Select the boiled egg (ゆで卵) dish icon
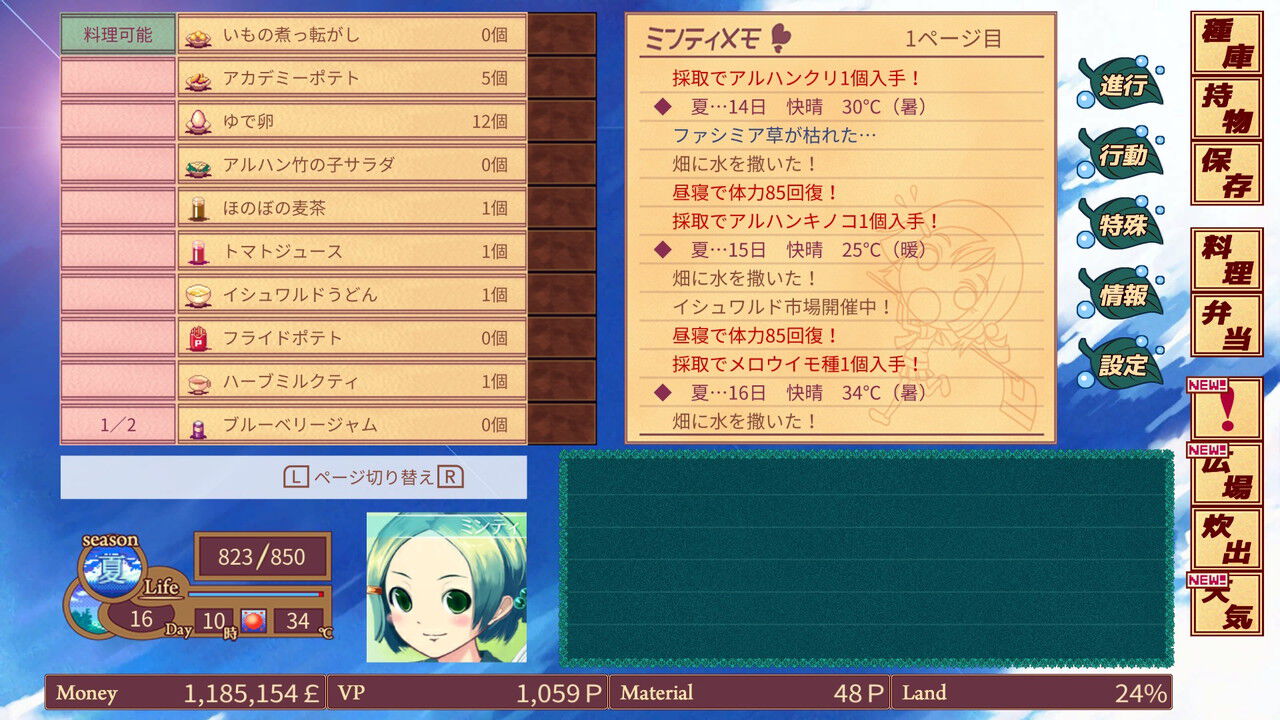Viewport: 1280px width, 720px height. 197,119
